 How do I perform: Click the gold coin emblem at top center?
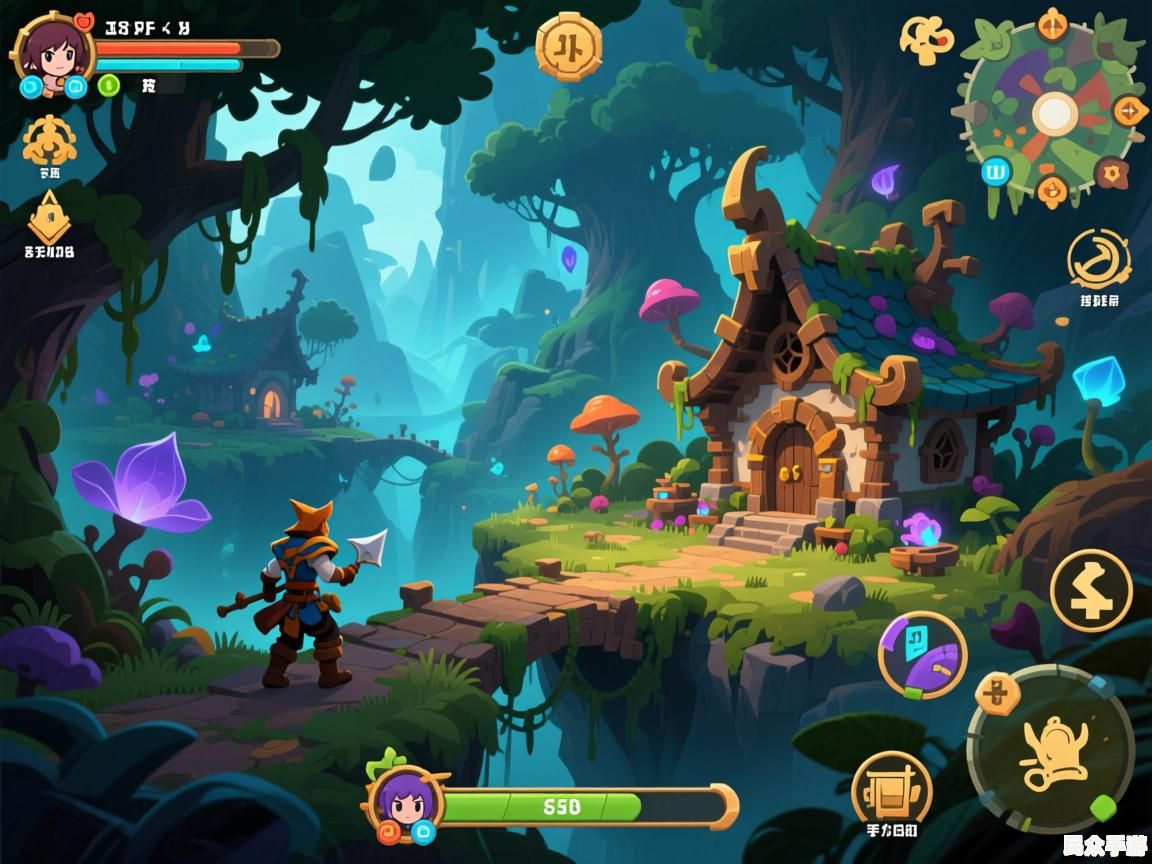[569, 46]
